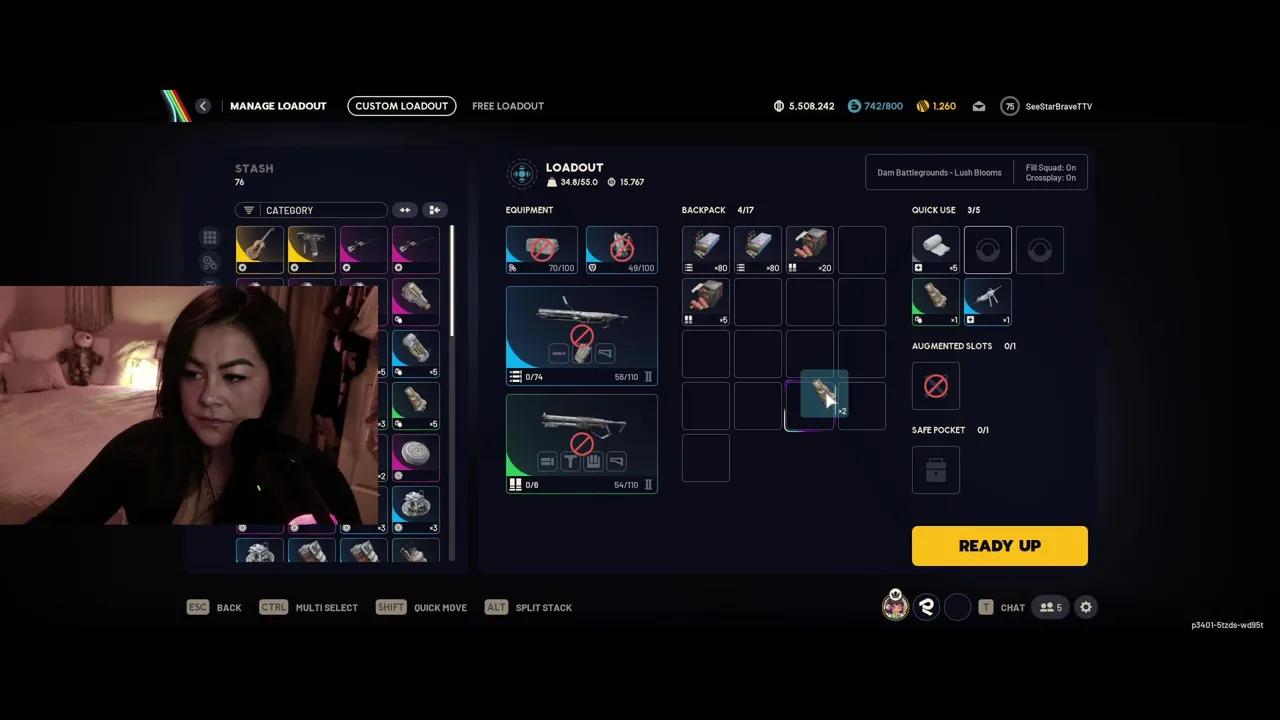The width and height of the screenshot is (1280, 720).
Task: Select the shield slot showing 49/100
Action: pos(621,250)
